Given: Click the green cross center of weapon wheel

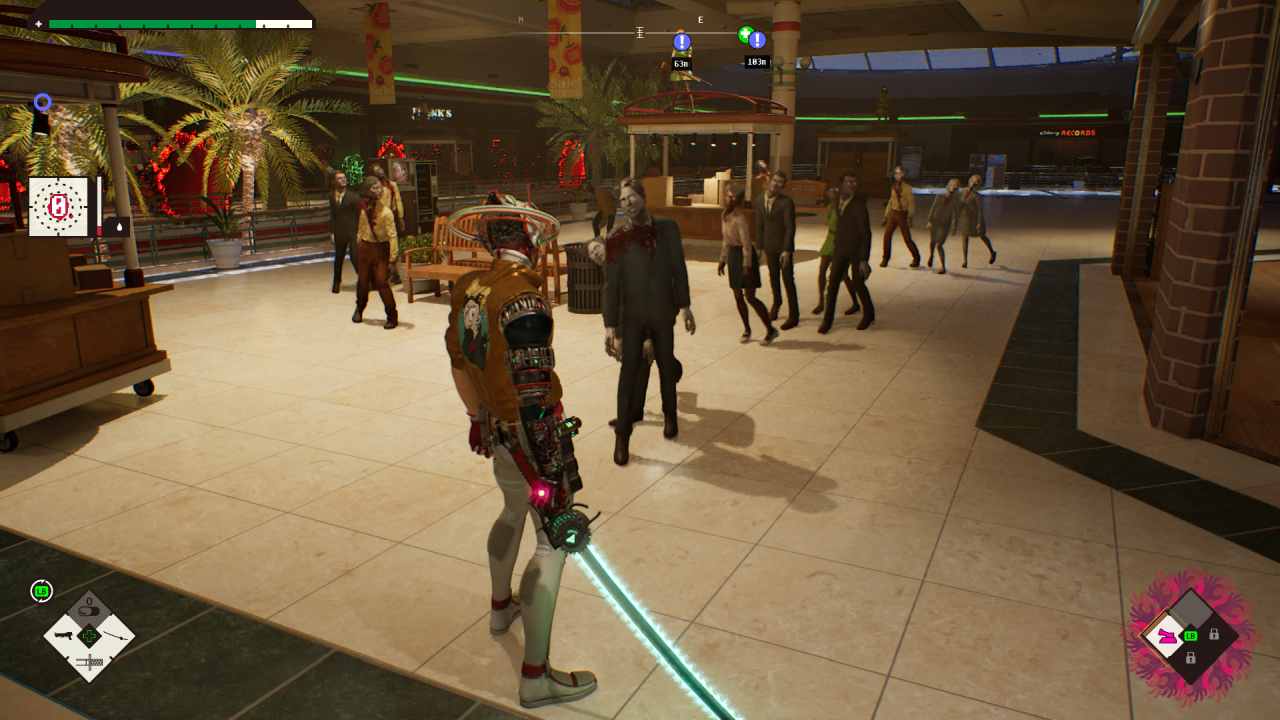Looking at the screenshot, I should [89, 635].
